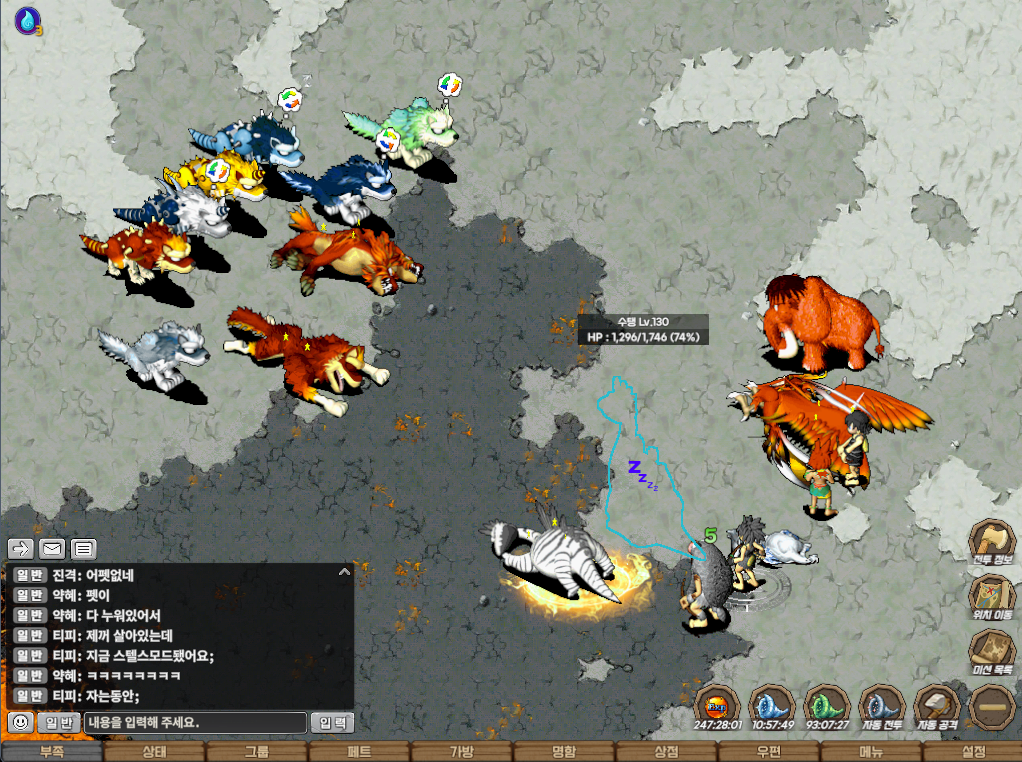This screenshot has height=762, width=1022.
Task: Toggle 자동 공격 auto attack hammer icon
Action: 937,703
